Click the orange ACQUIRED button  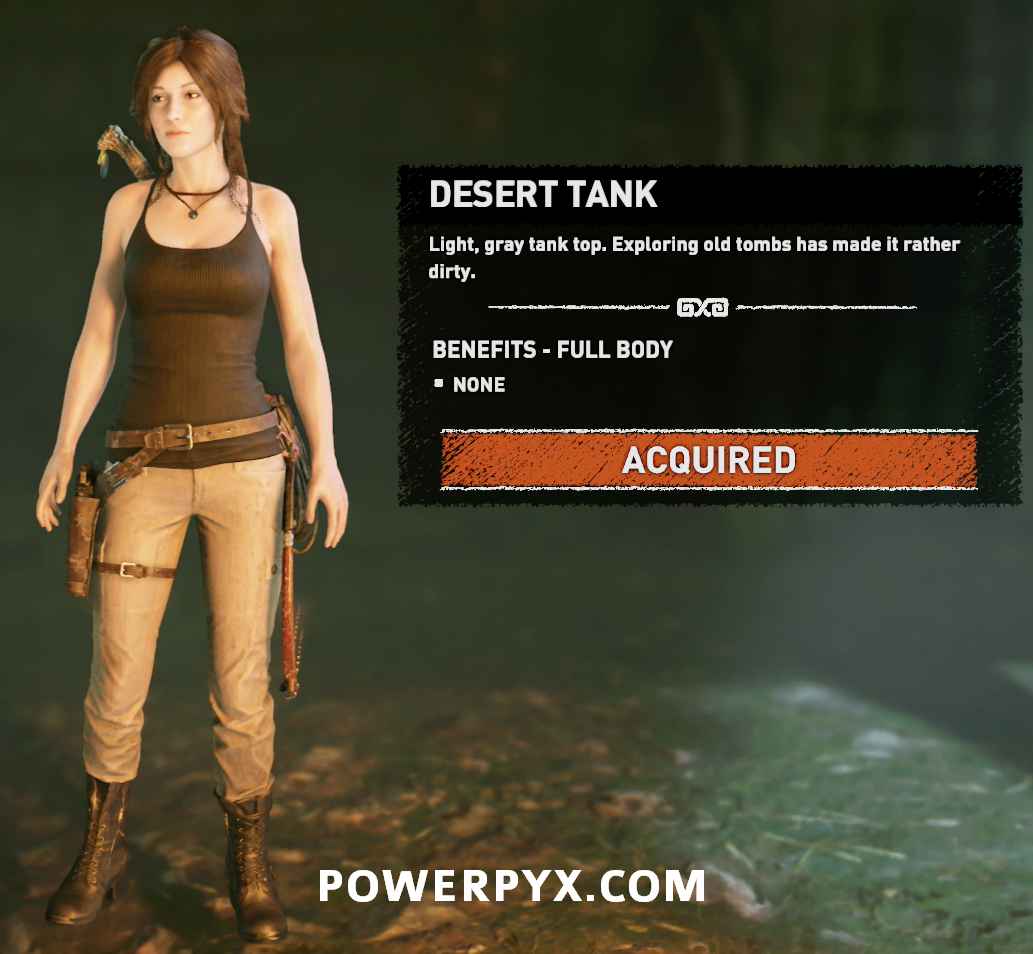point(708,460)
